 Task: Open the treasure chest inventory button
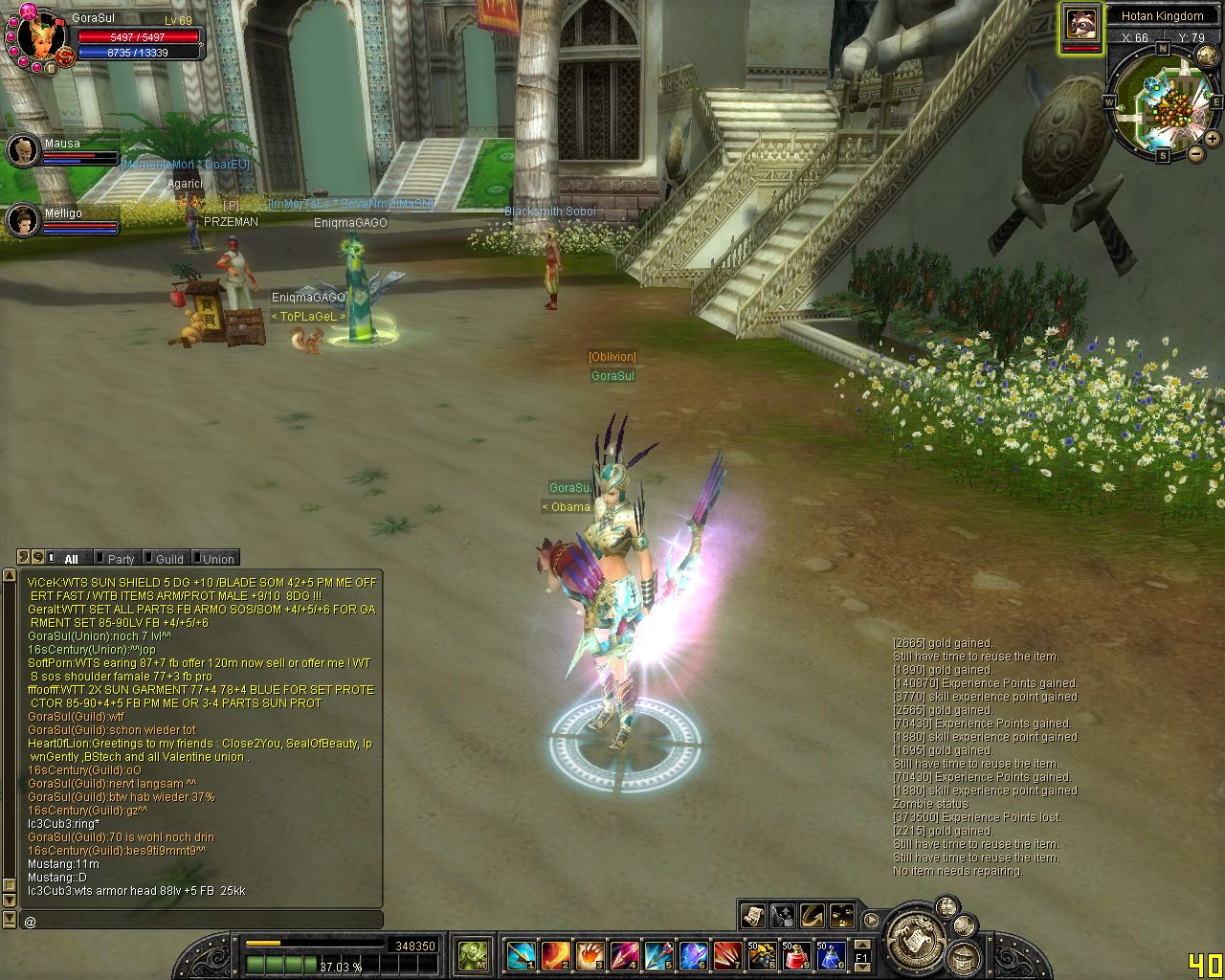[x=965, y=958]
